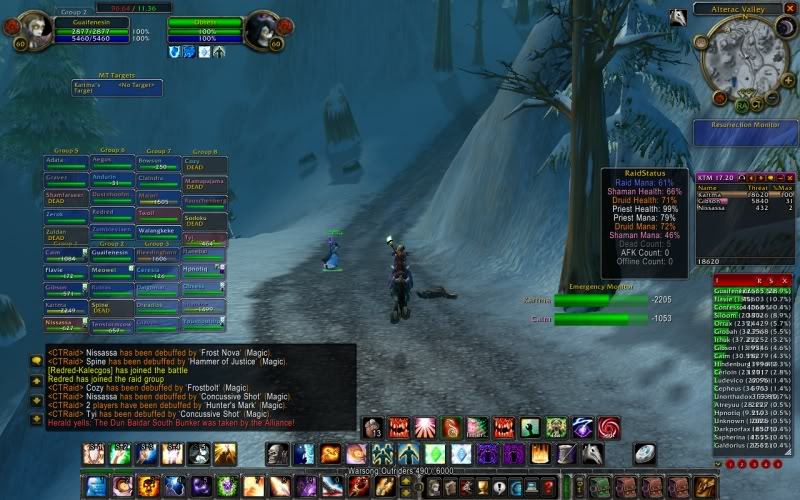
Task: Click the Resurrection Monitor panel
Action: pos(744,133)
